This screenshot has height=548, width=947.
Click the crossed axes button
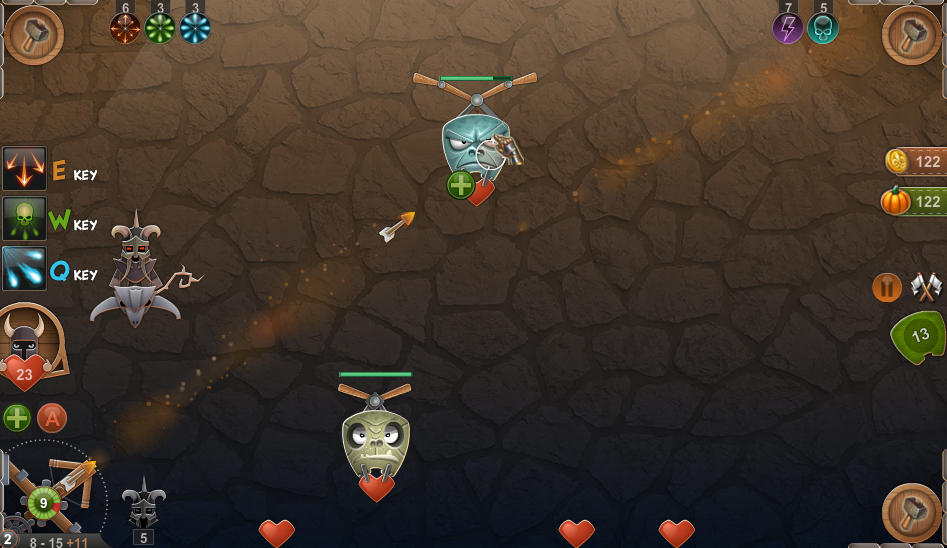pyautogui.click(x=927, y=288)
